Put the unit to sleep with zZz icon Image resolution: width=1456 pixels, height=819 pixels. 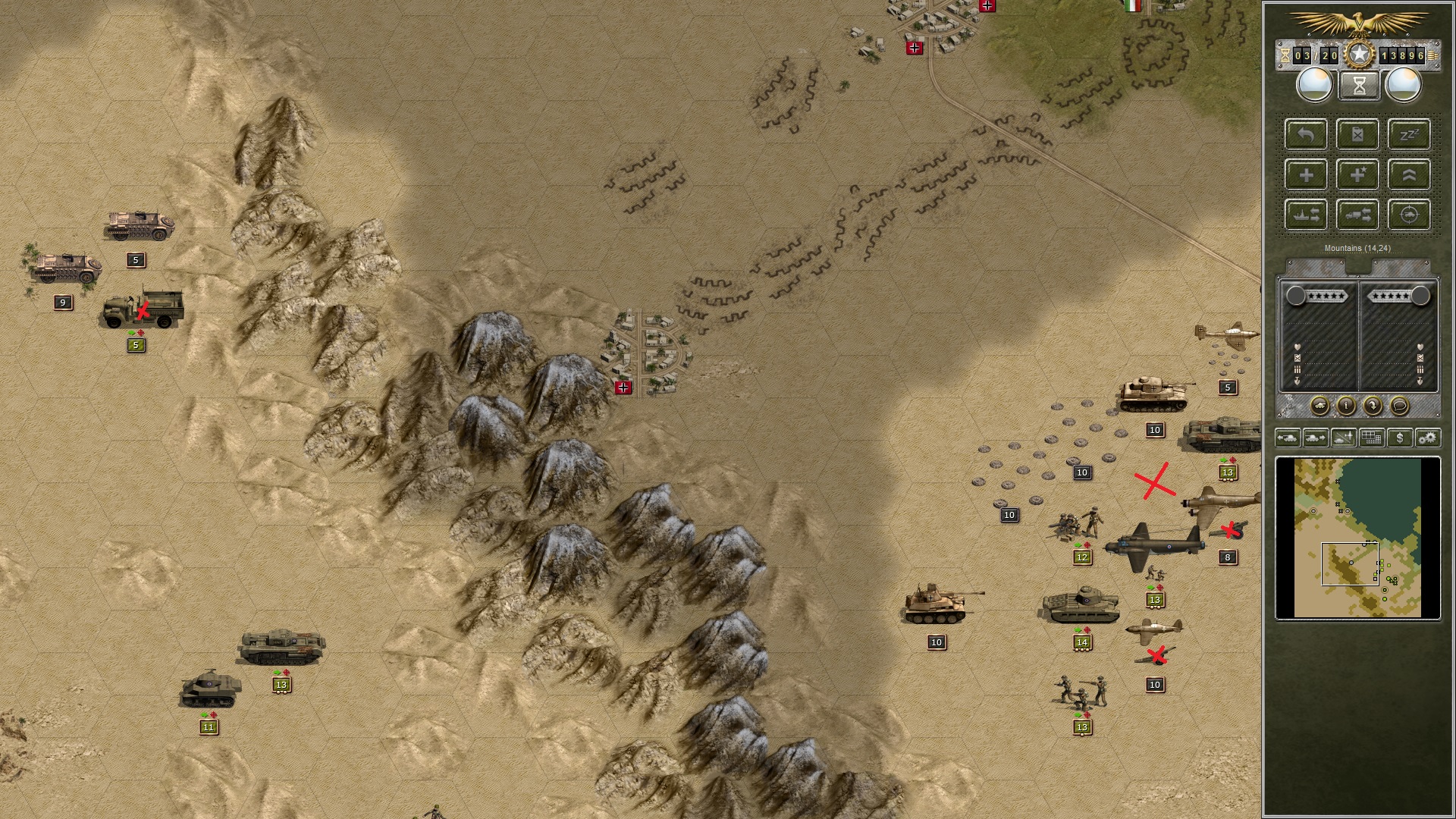coord(1408,134)
